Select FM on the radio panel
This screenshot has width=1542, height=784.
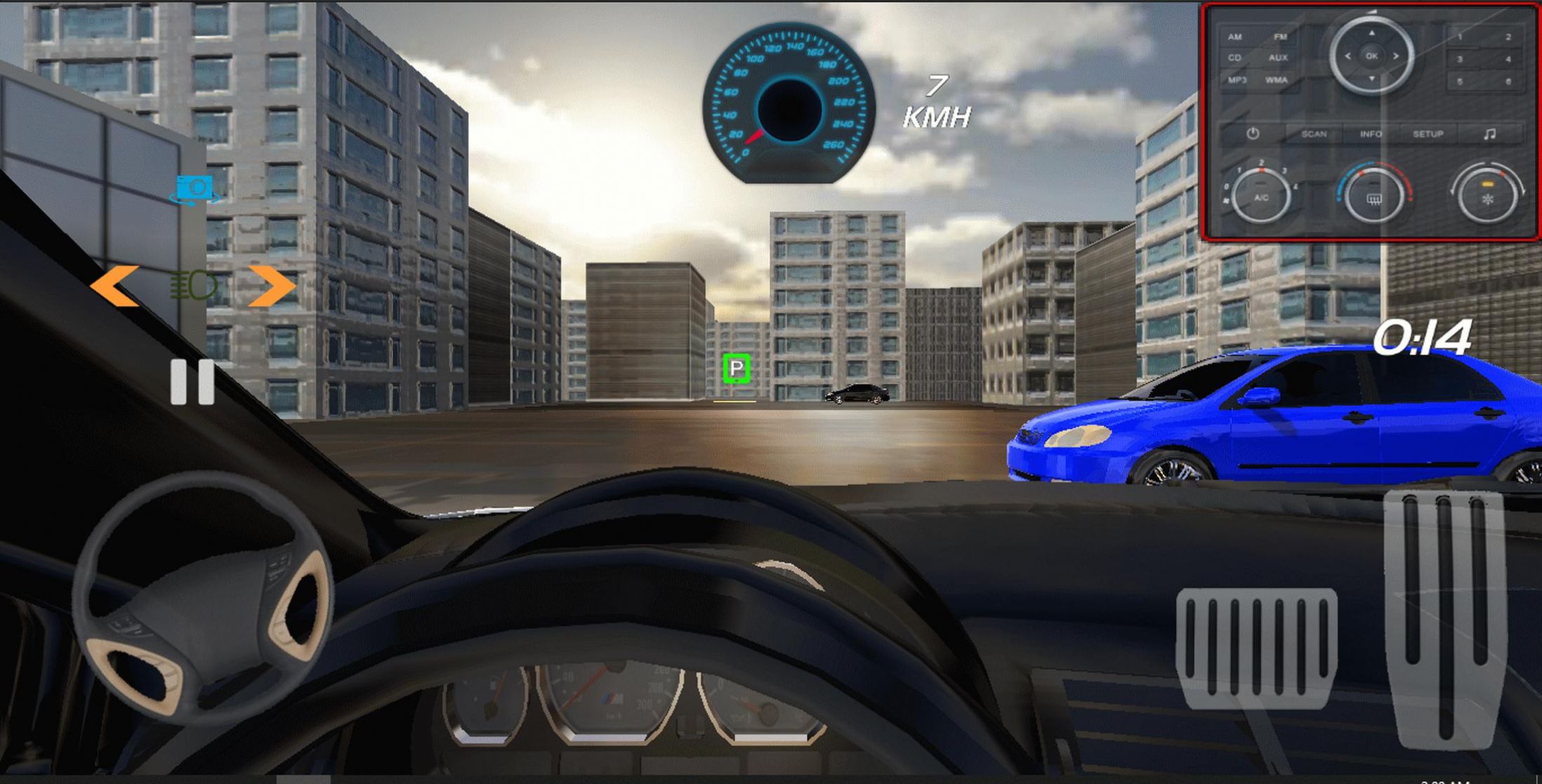coord(1280,36)
